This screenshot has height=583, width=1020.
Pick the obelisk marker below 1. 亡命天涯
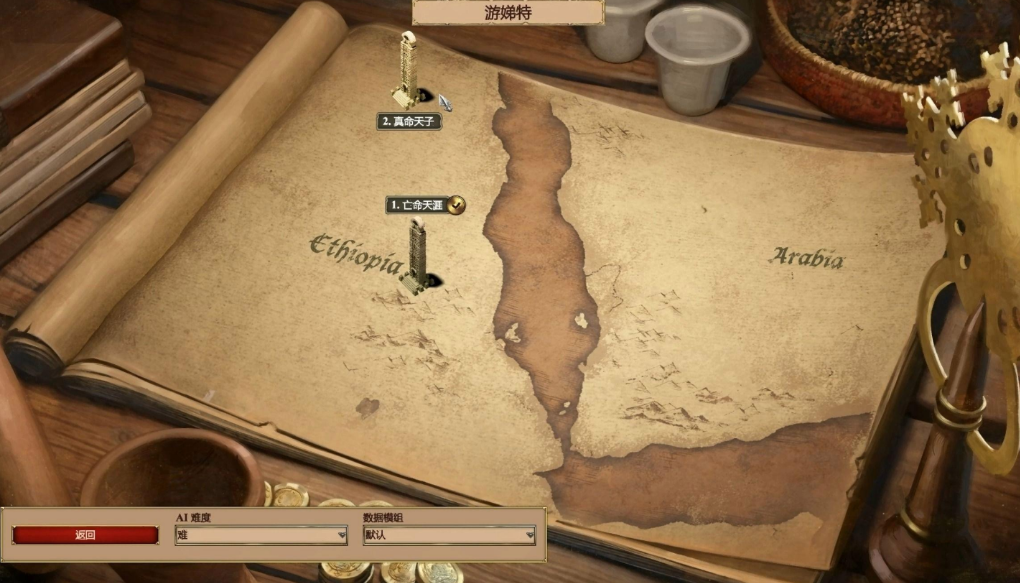416,256
